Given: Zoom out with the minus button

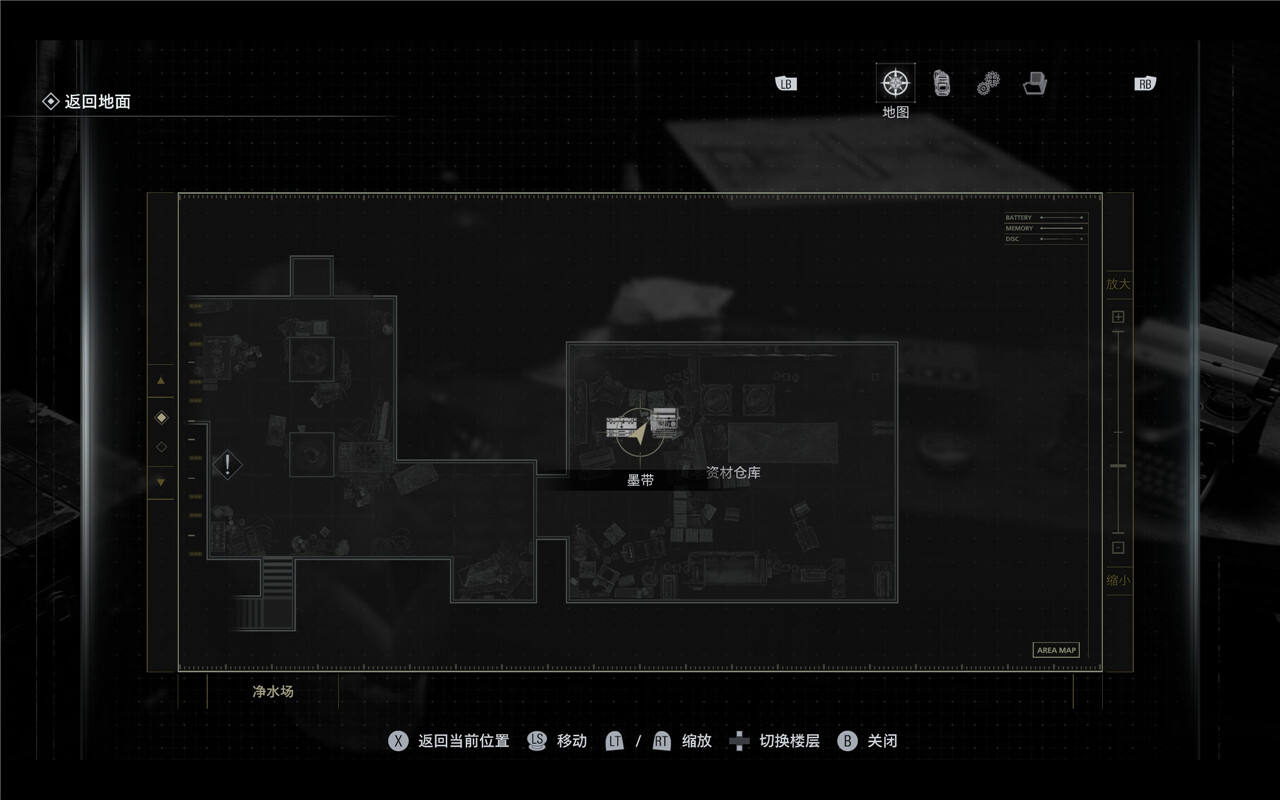Looking at the screenshot, I should 1118,547.
